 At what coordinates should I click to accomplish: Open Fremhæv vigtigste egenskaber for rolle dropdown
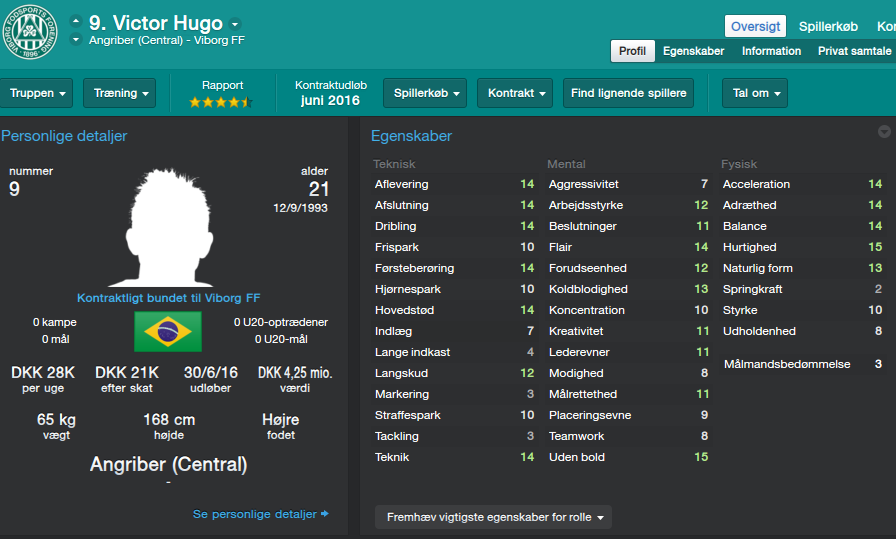pyautogui.click(x=493, y=518)
